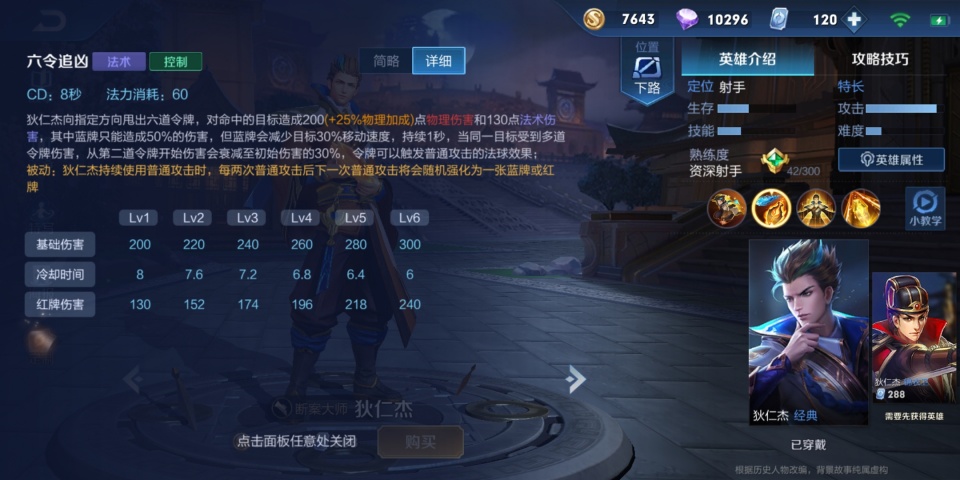Open the 英雄介绍 hero introduction tab

point(747,59)
